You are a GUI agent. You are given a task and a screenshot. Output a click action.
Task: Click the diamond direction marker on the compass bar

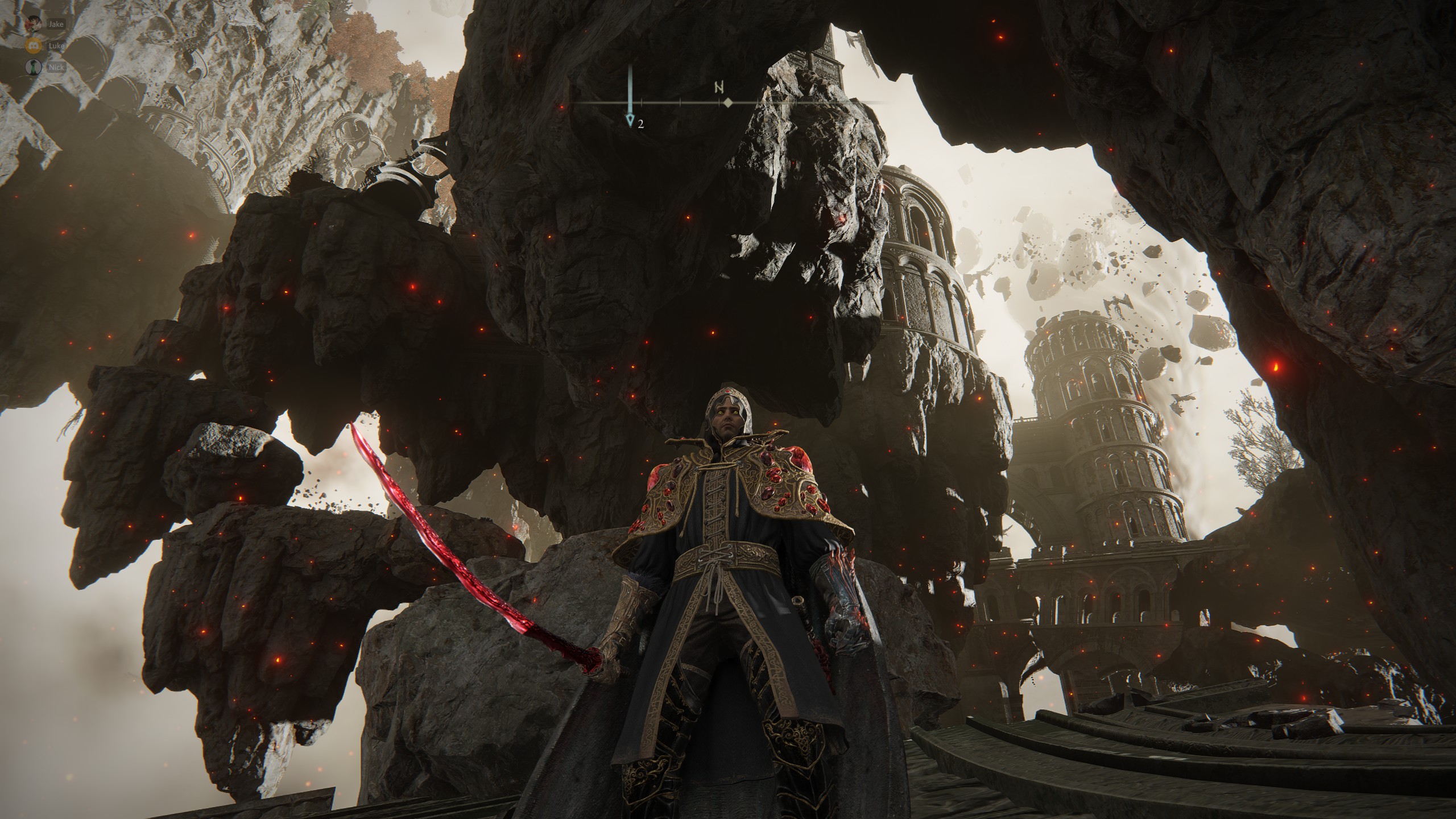click(x=728, y=103)
